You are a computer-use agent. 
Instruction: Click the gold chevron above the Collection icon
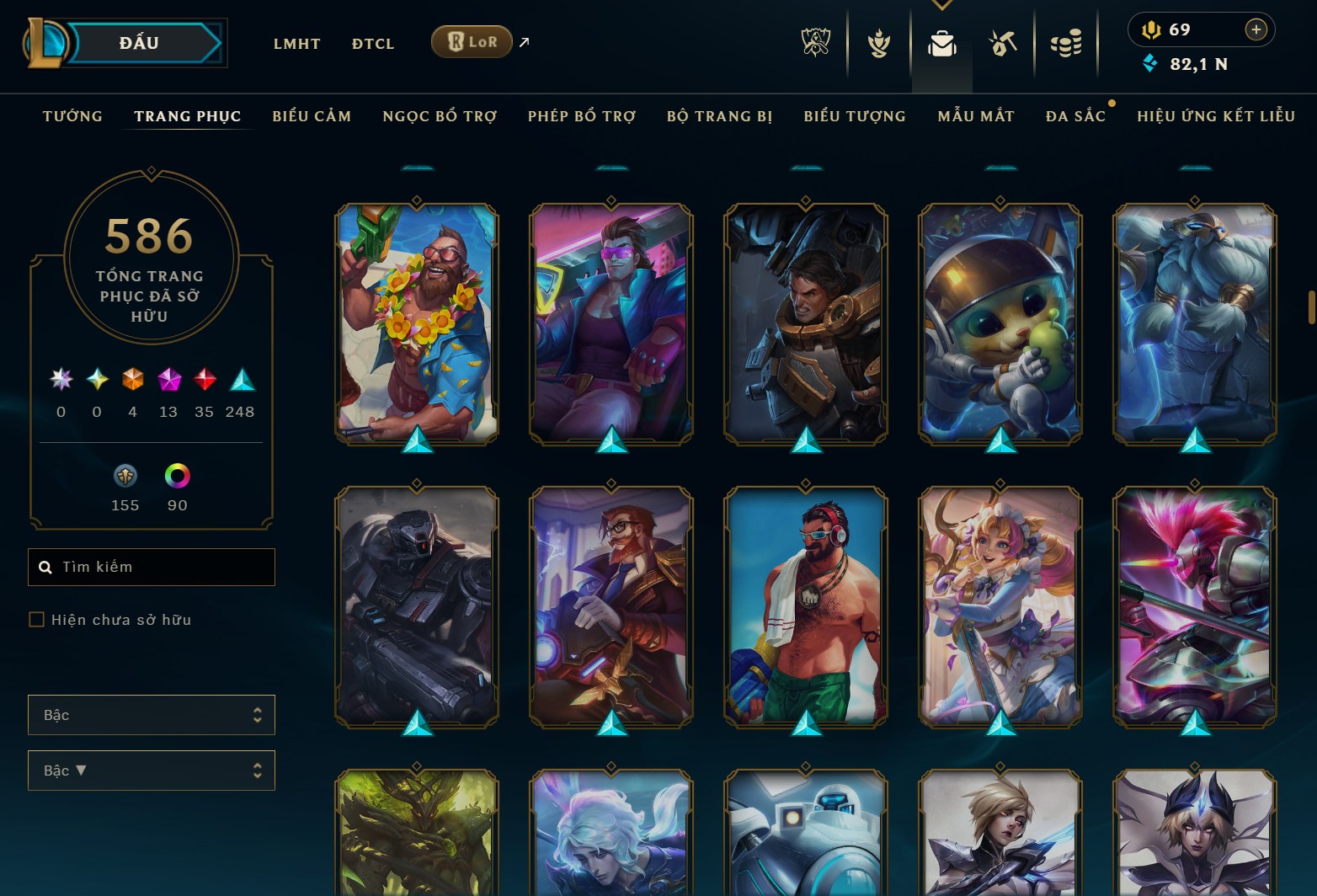pos(942,5)
